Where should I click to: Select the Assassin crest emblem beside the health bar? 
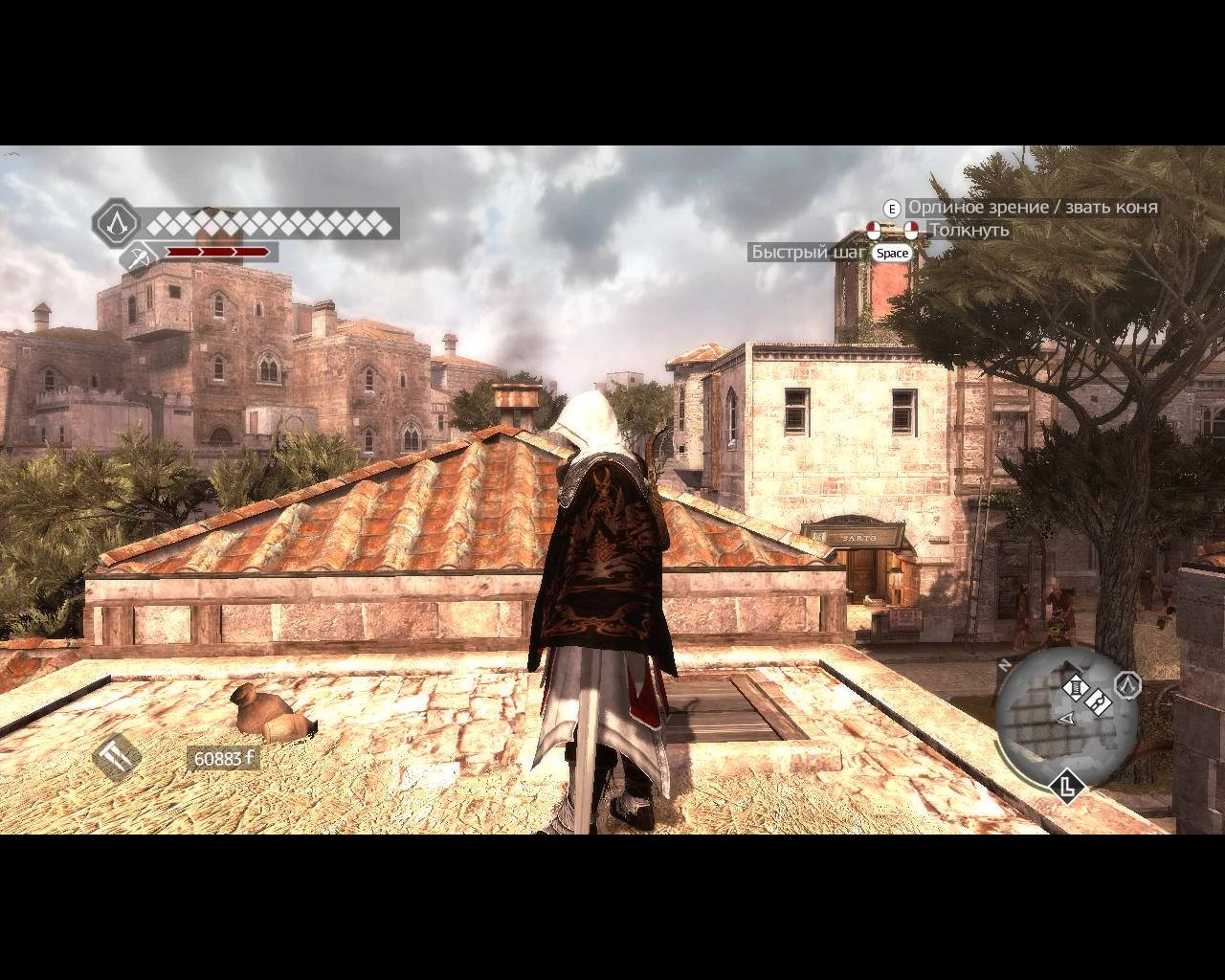point(117,222)
